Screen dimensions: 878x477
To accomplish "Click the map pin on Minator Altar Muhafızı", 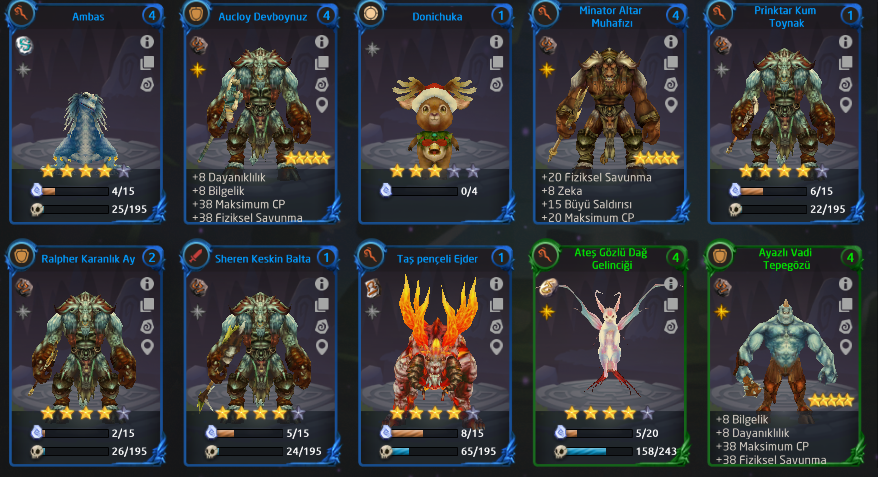I will click(670, 105).
